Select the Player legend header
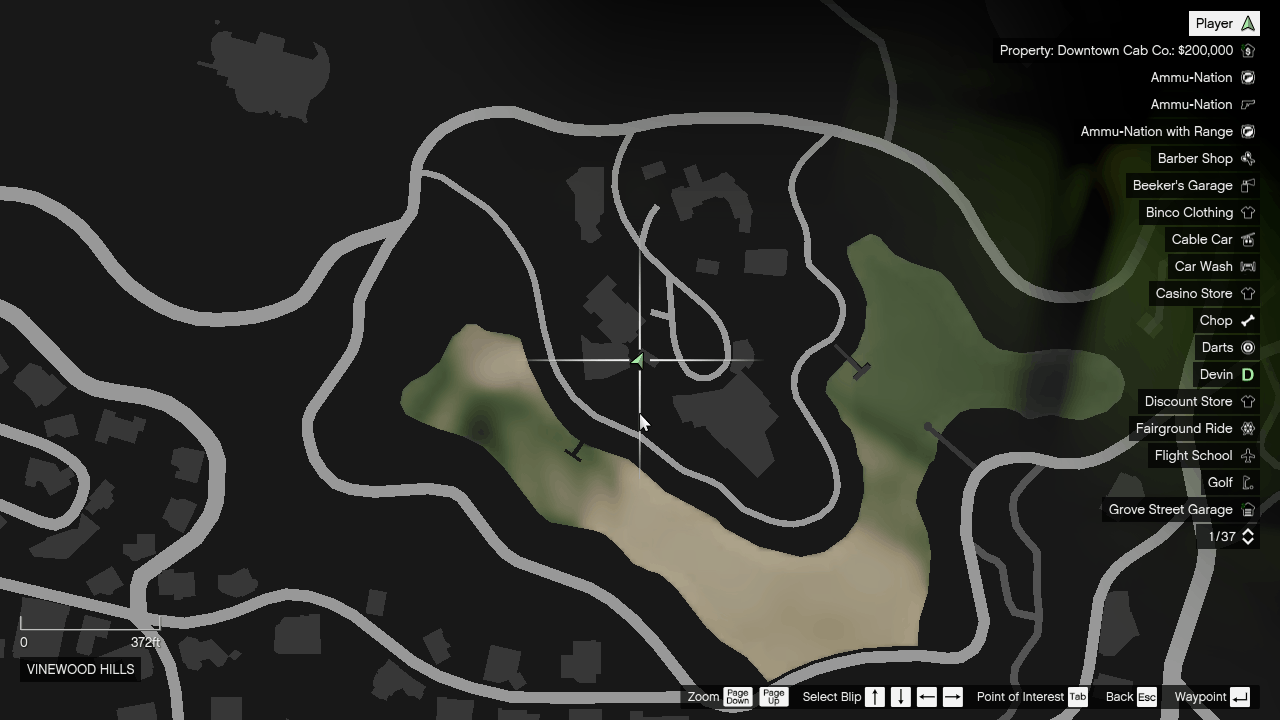This screenshot has height=720, width=1280. [x=1223, y=22]
